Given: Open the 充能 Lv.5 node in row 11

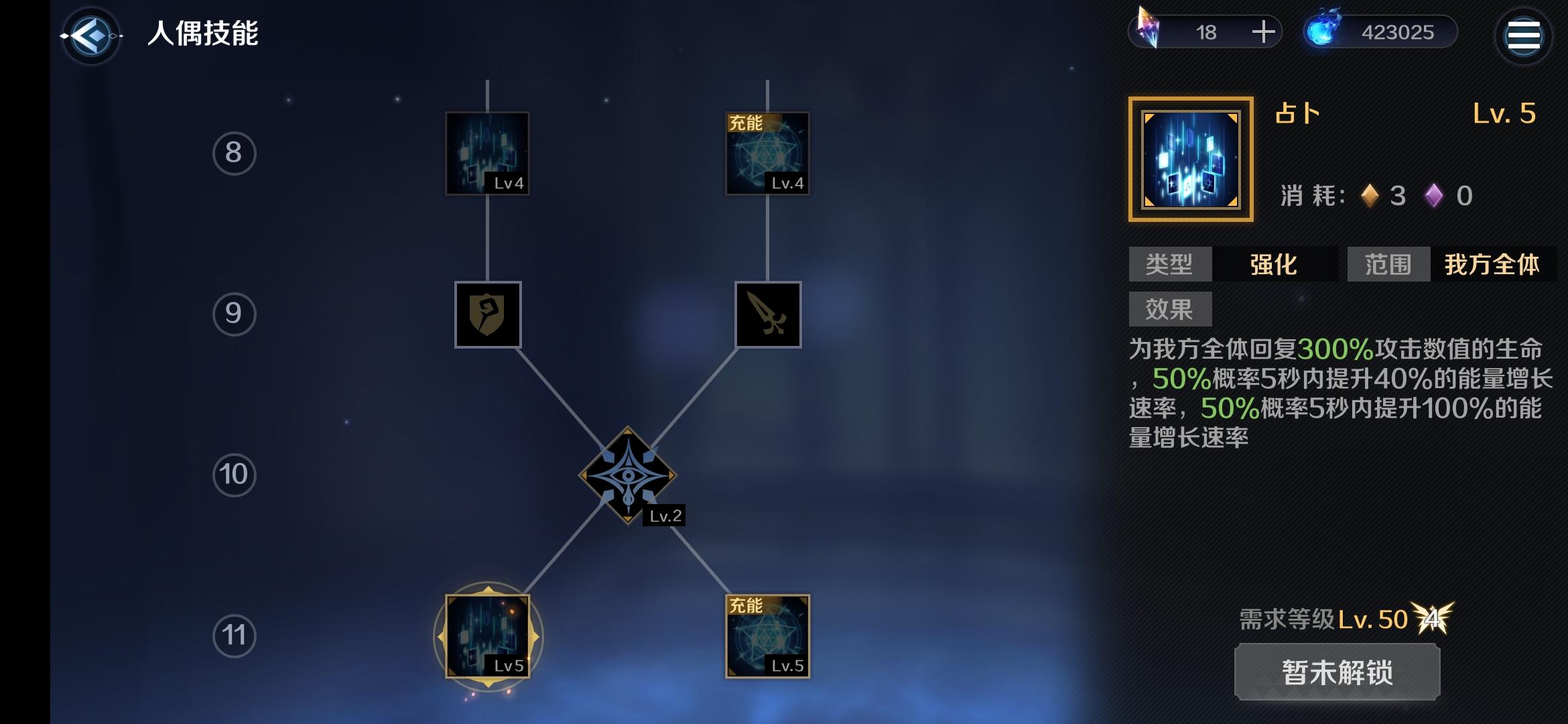Looking at the screenshot, I should 769,637.
